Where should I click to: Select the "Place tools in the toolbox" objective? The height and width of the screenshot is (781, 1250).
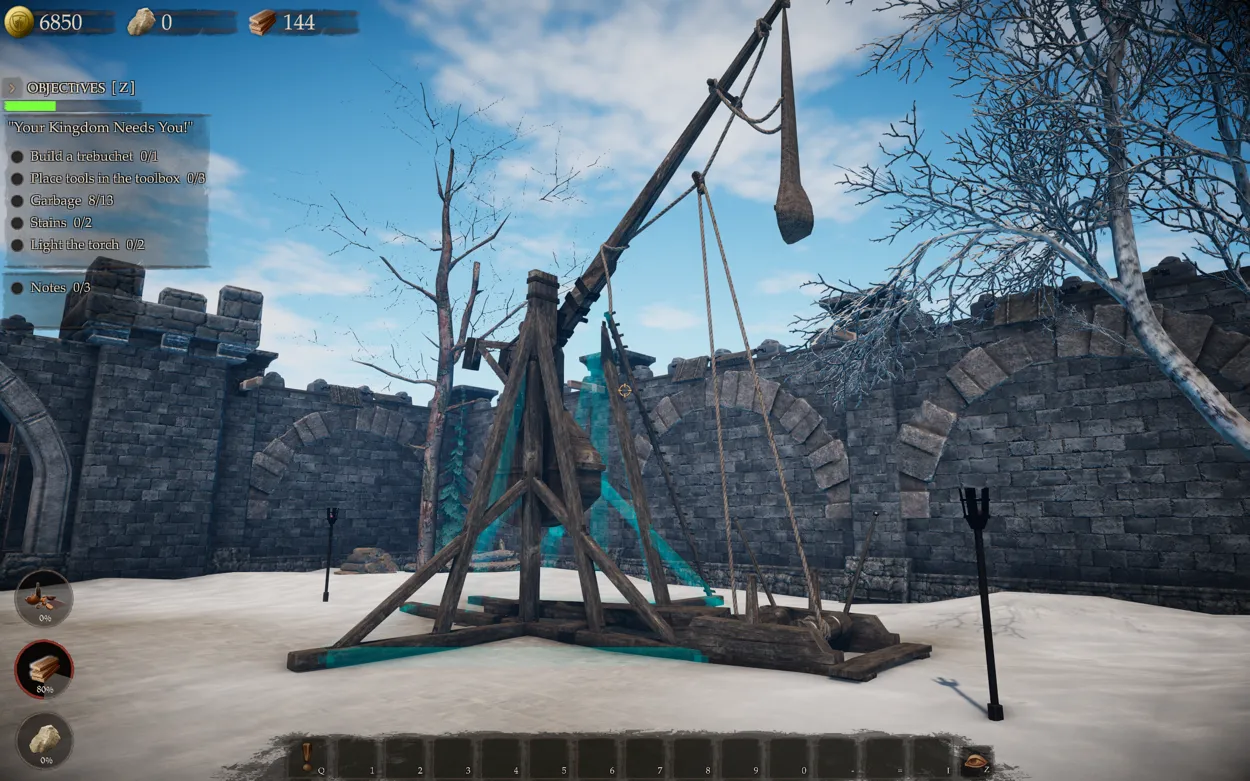116,178
